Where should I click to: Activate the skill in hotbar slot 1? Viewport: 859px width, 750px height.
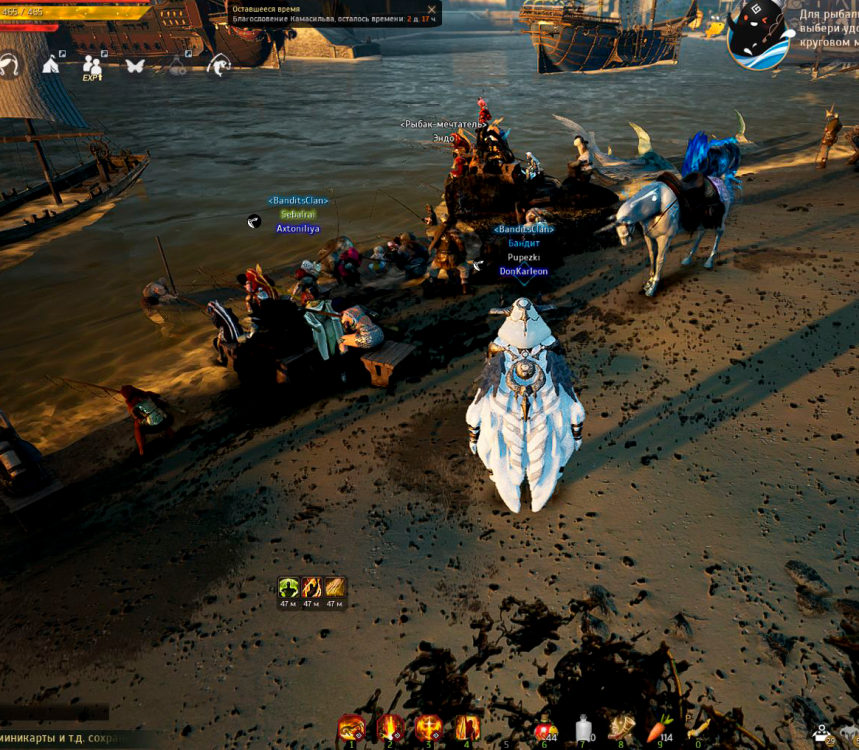pos(351,727)
